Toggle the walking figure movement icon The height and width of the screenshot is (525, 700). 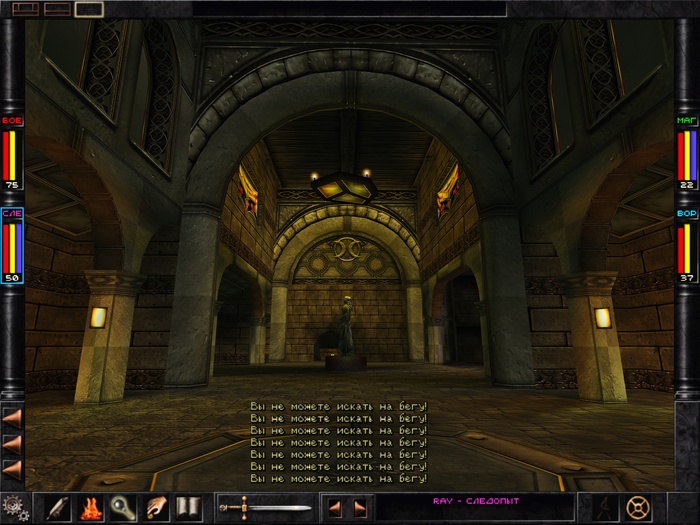point(604,507)
